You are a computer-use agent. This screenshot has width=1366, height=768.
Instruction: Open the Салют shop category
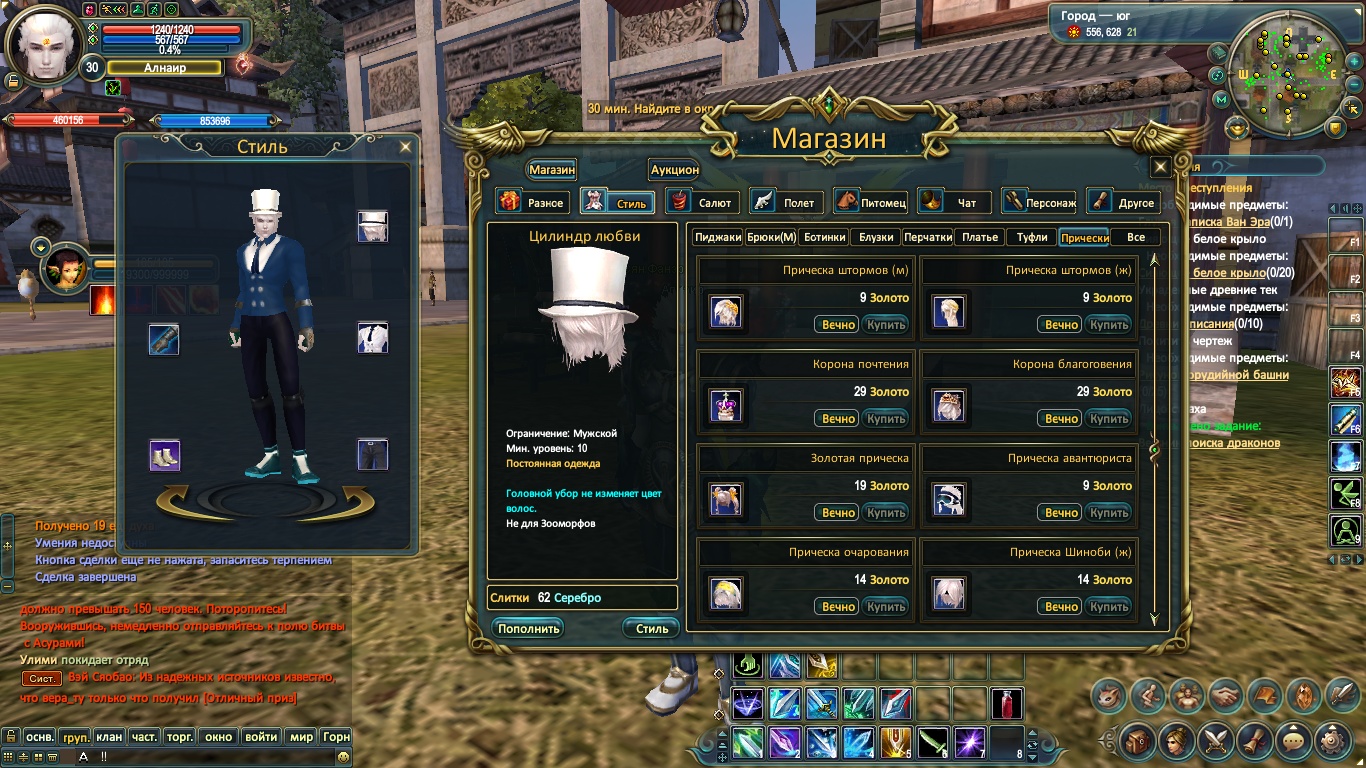click(703, 202)
